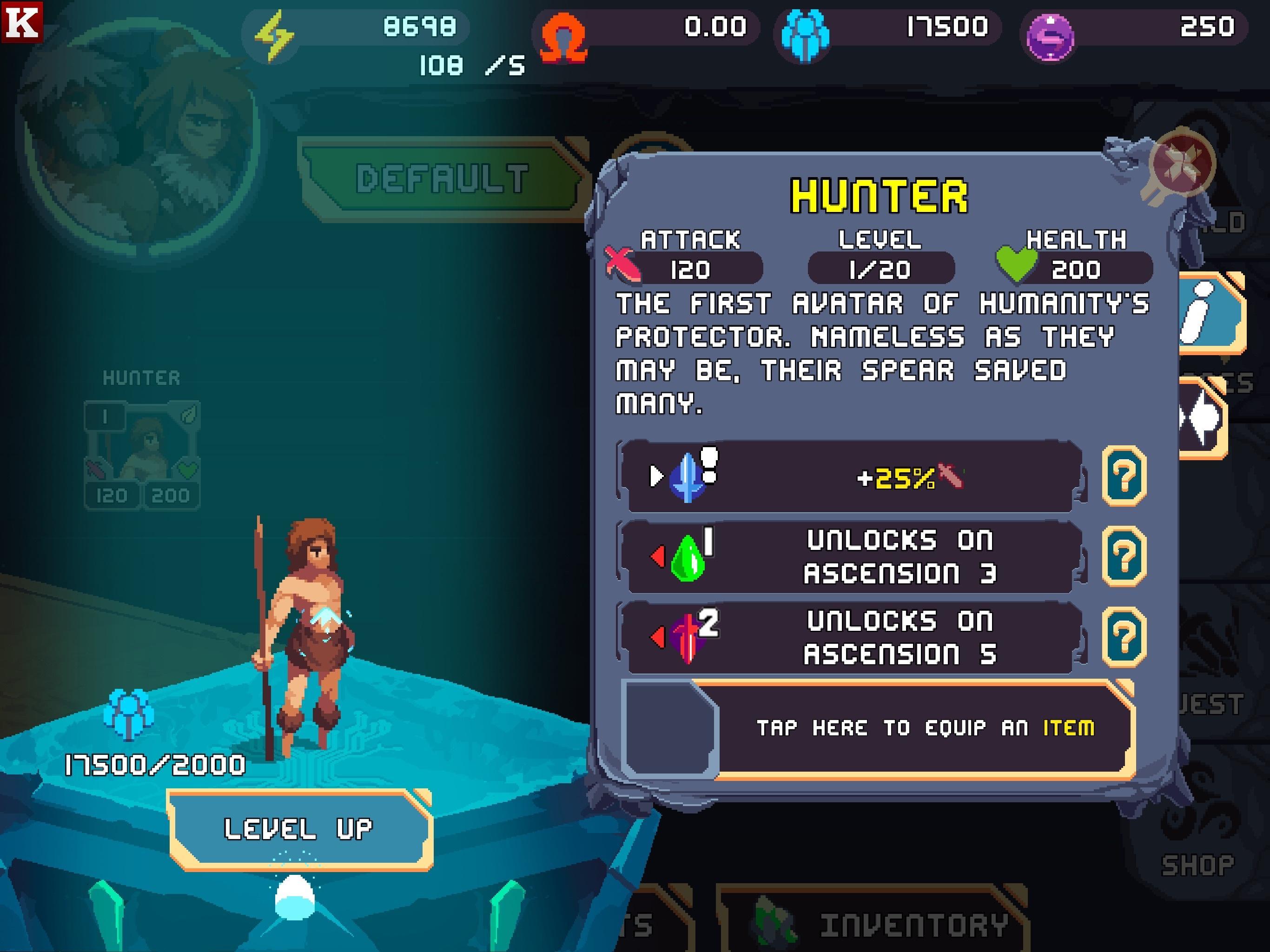This screenshot has height=952, width=1270.
Task: Level up the Hunter
Action: tap(298, 828)
